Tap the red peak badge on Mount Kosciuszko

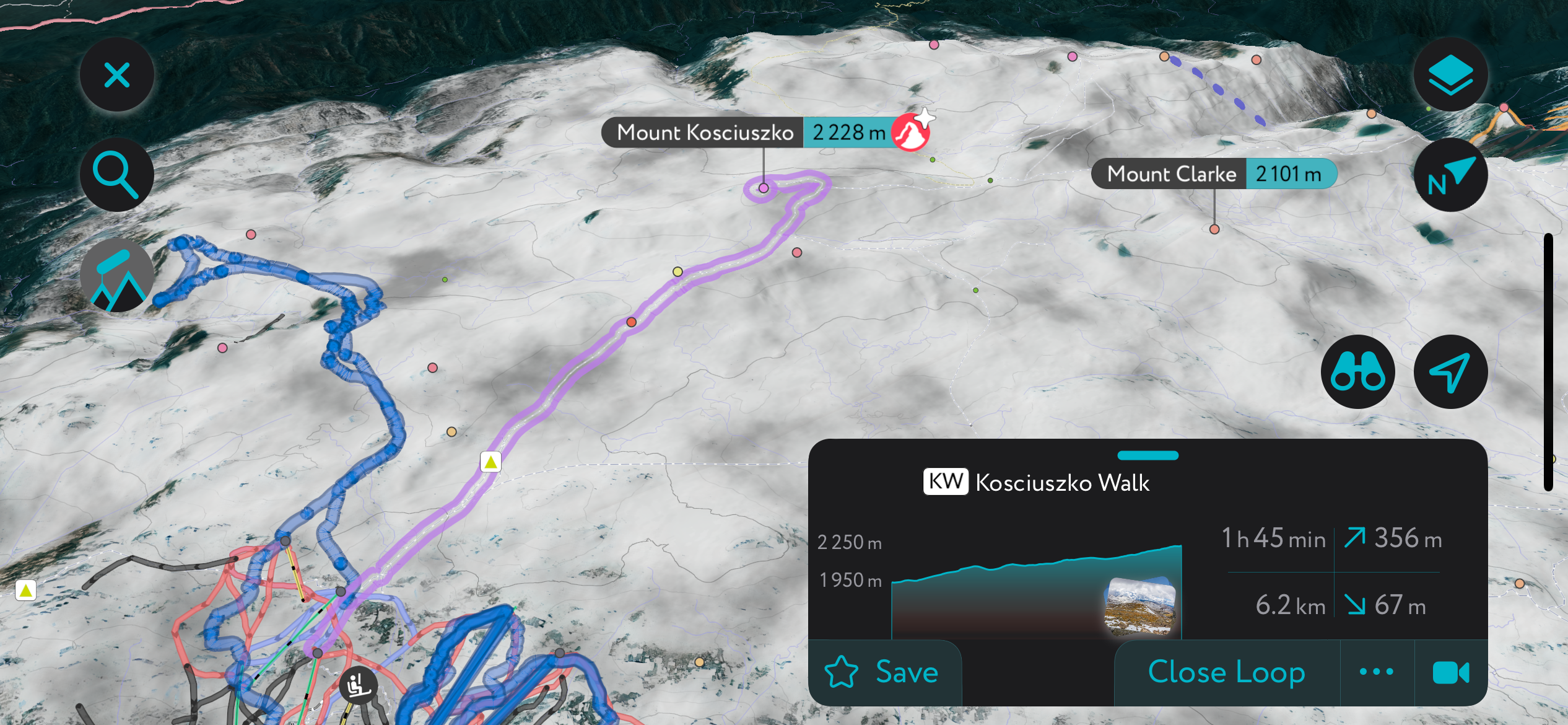coord(910,132)
